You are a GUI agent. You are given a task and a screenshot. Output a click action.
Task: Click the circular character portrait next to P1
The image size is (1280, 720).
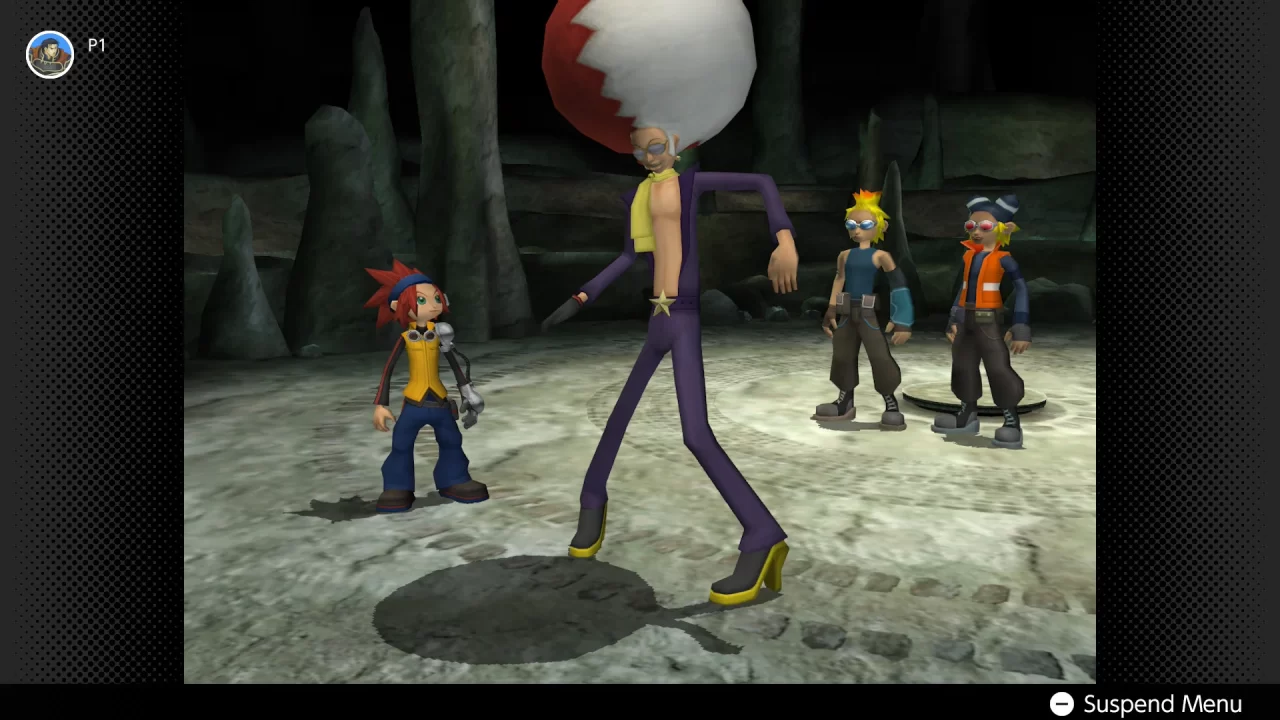[49, 54]
